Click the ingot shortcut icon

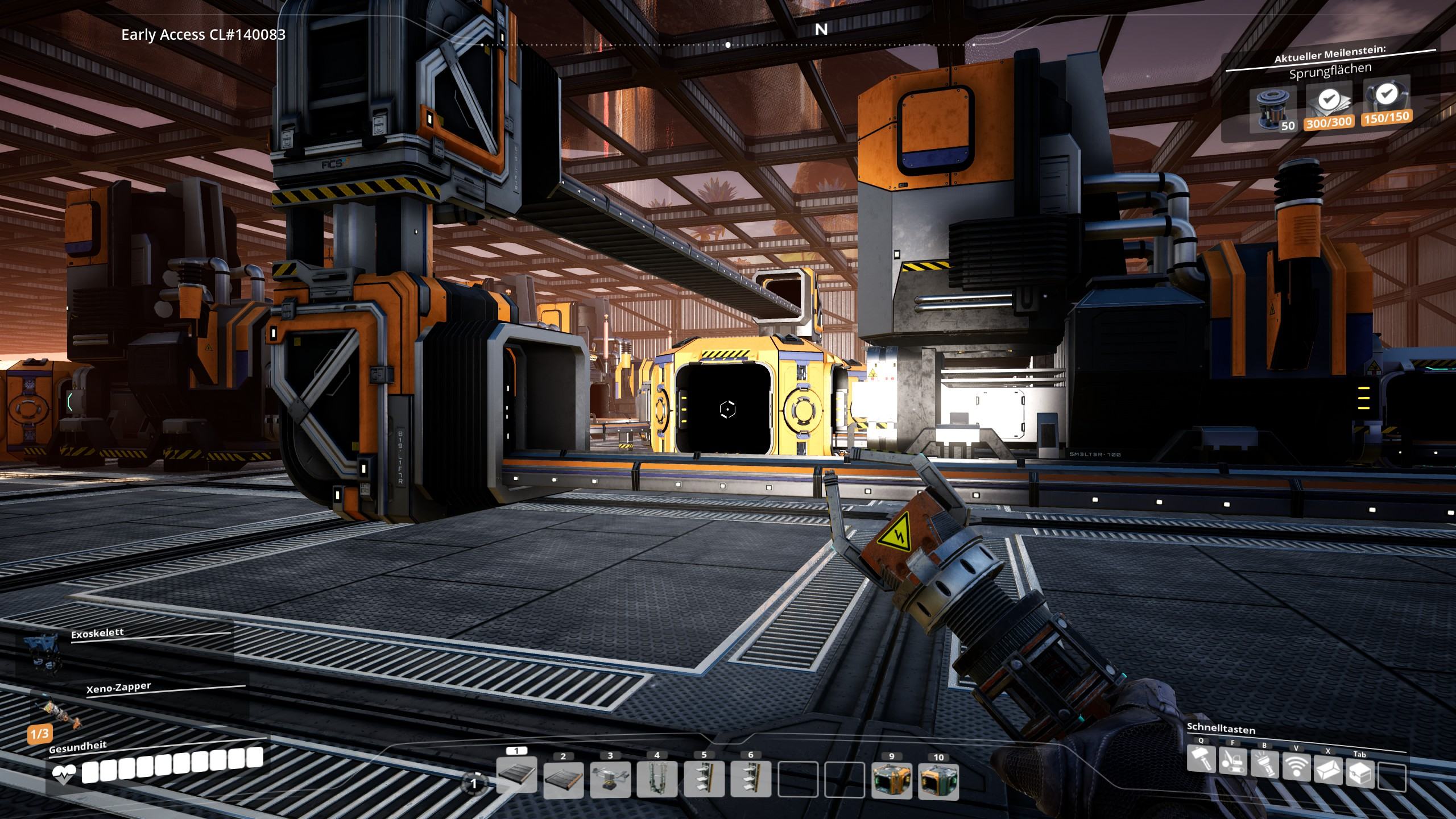[x=1328, y=770]
